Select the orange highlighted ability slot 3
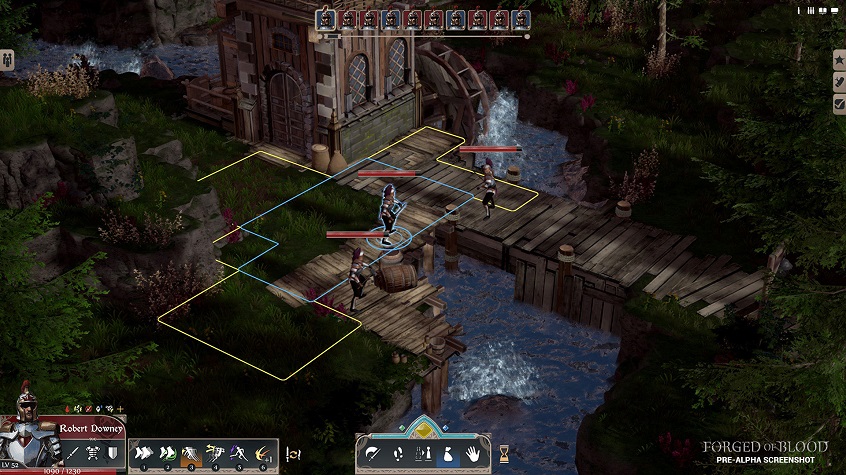The width and height of the screenshot is (846, 475). (191, 454)
